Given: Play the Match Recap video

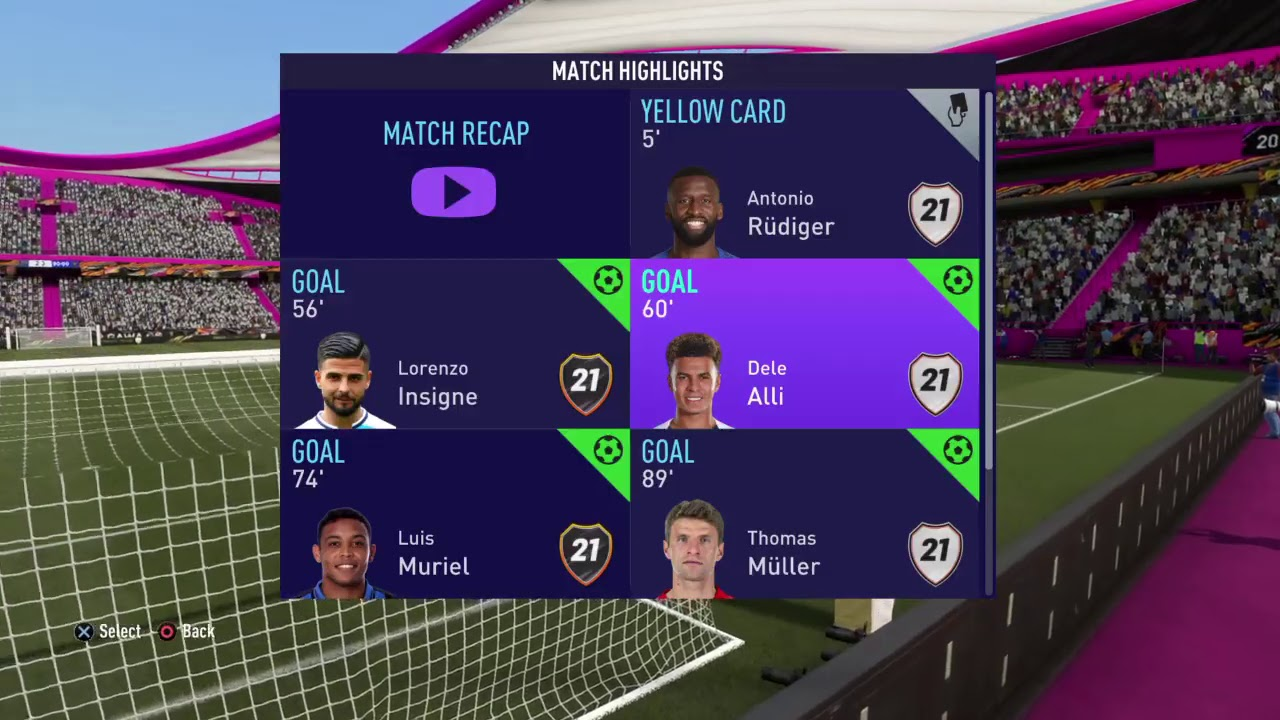Looking at the screenshot, I should 454,192.
